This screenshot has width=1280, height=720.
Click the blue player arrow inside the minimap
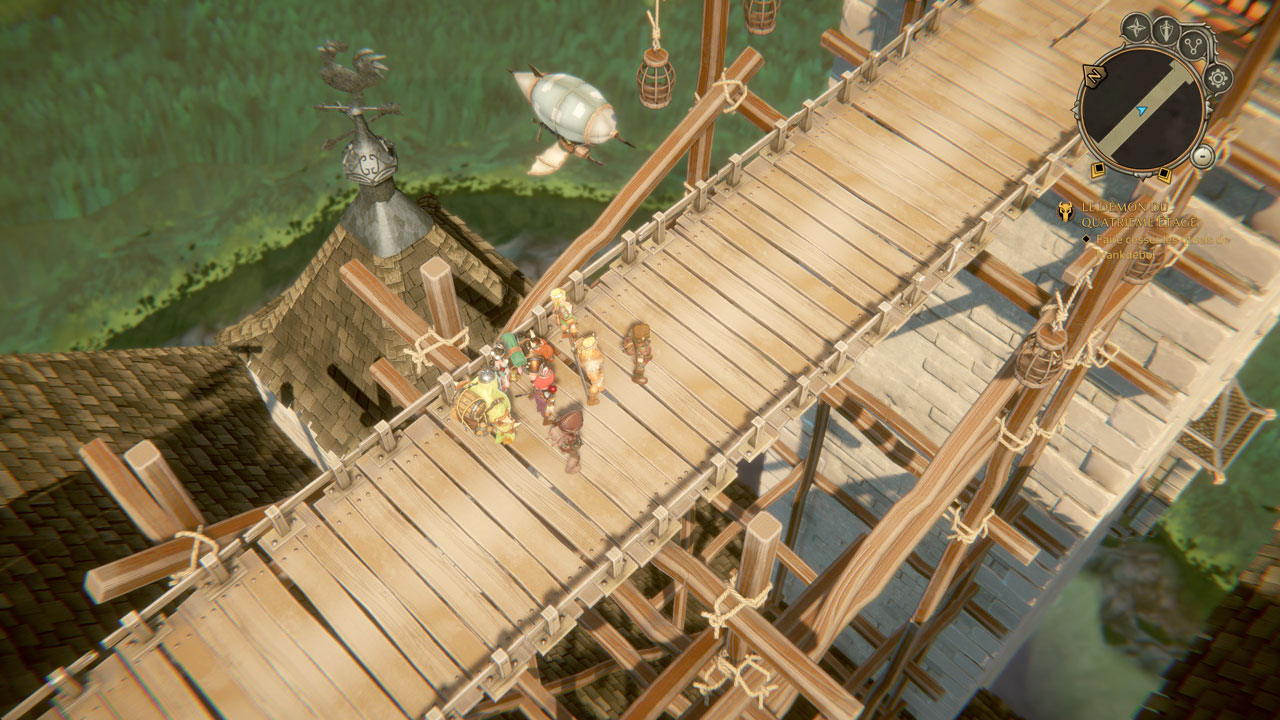(1141, 110)
